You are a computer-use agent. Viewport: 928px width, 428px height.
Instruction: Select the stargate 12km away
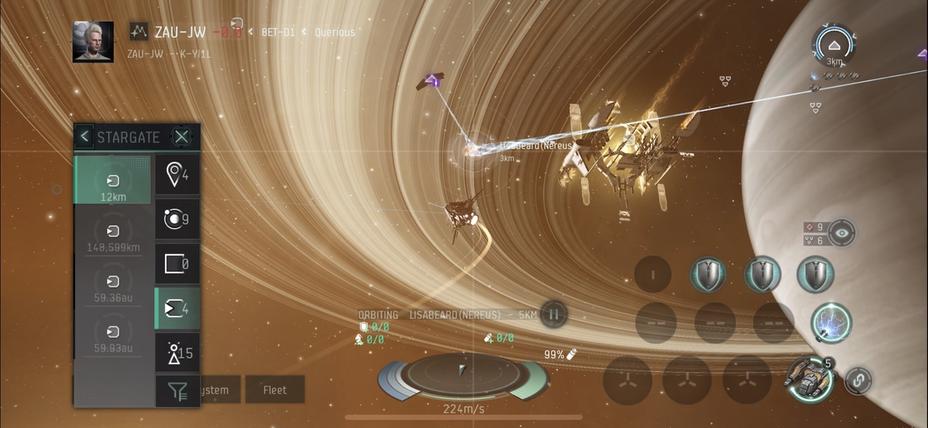pyautogui.click(x=112, y=182)
